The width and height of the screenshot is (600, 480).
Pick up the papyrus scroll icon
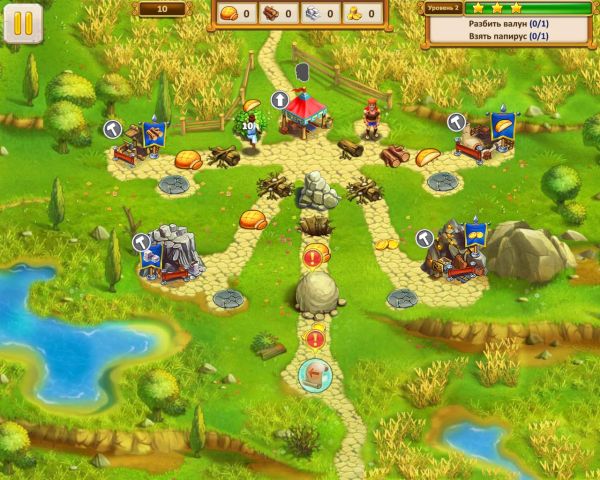pos(315,375)
